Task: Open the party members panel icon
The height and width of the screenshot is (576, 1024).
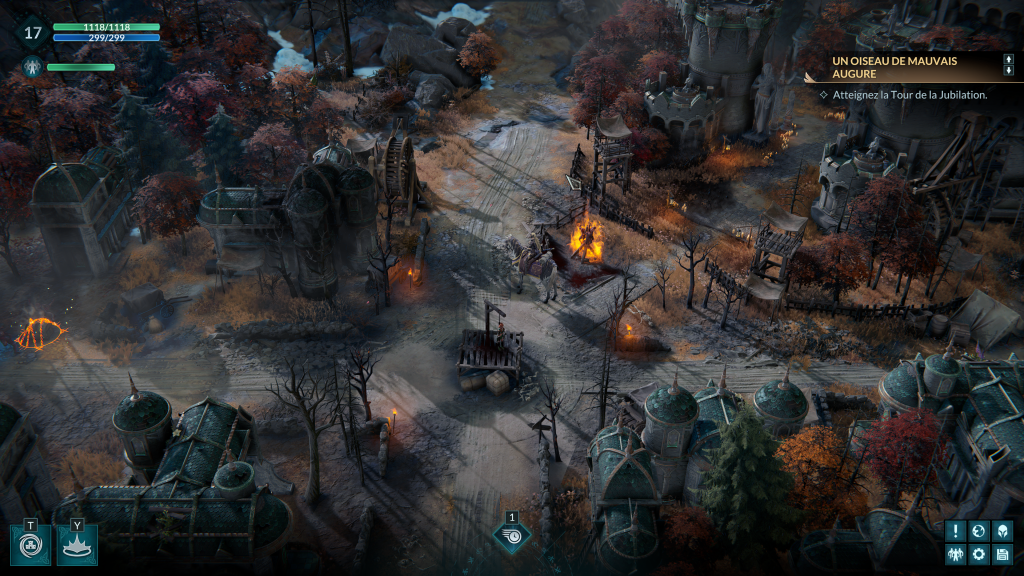Action: click(956, 554)
